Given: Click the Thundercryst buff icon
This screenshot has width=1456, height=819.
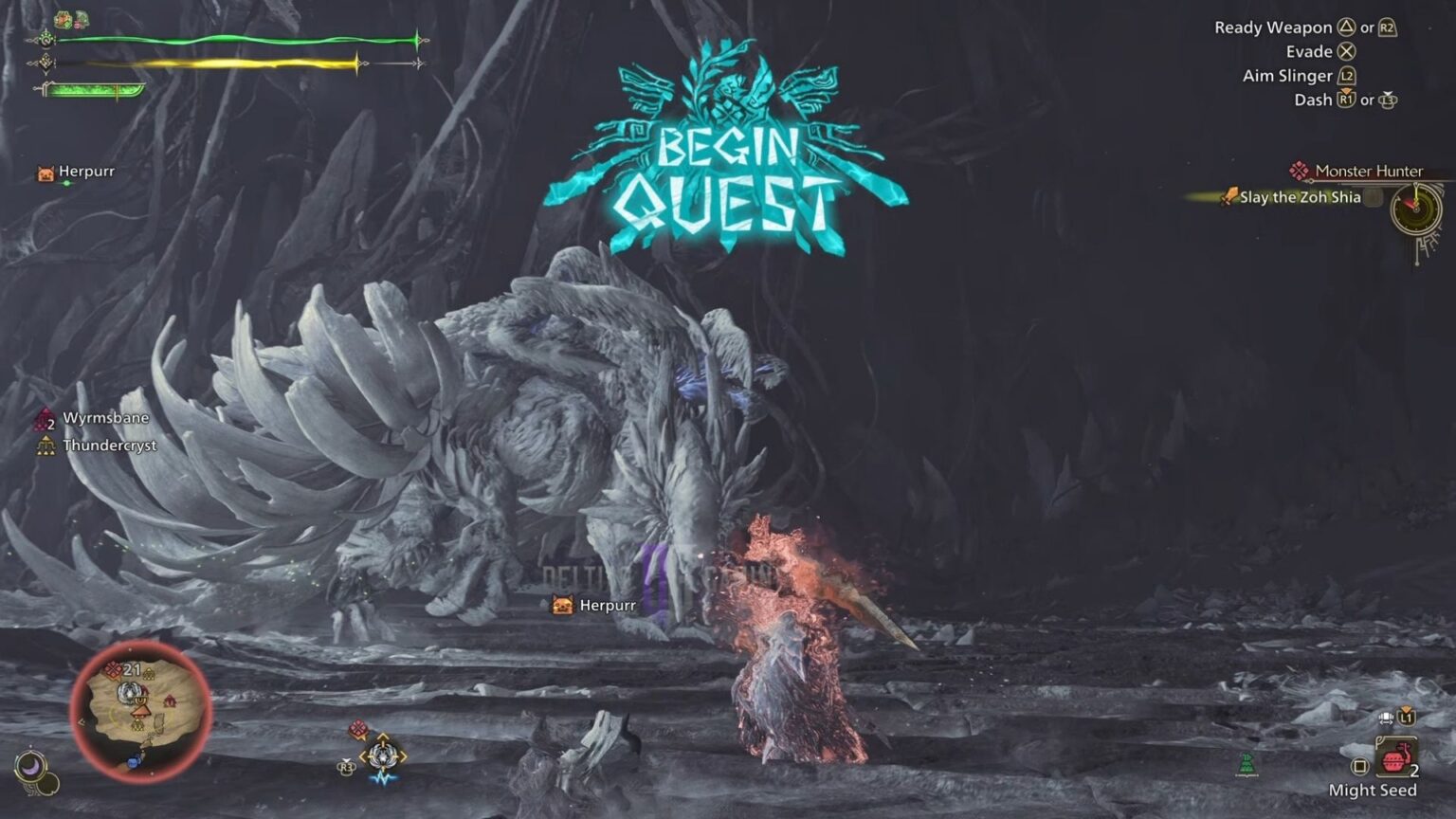Looking at the screenshot, I should (45, 445).
